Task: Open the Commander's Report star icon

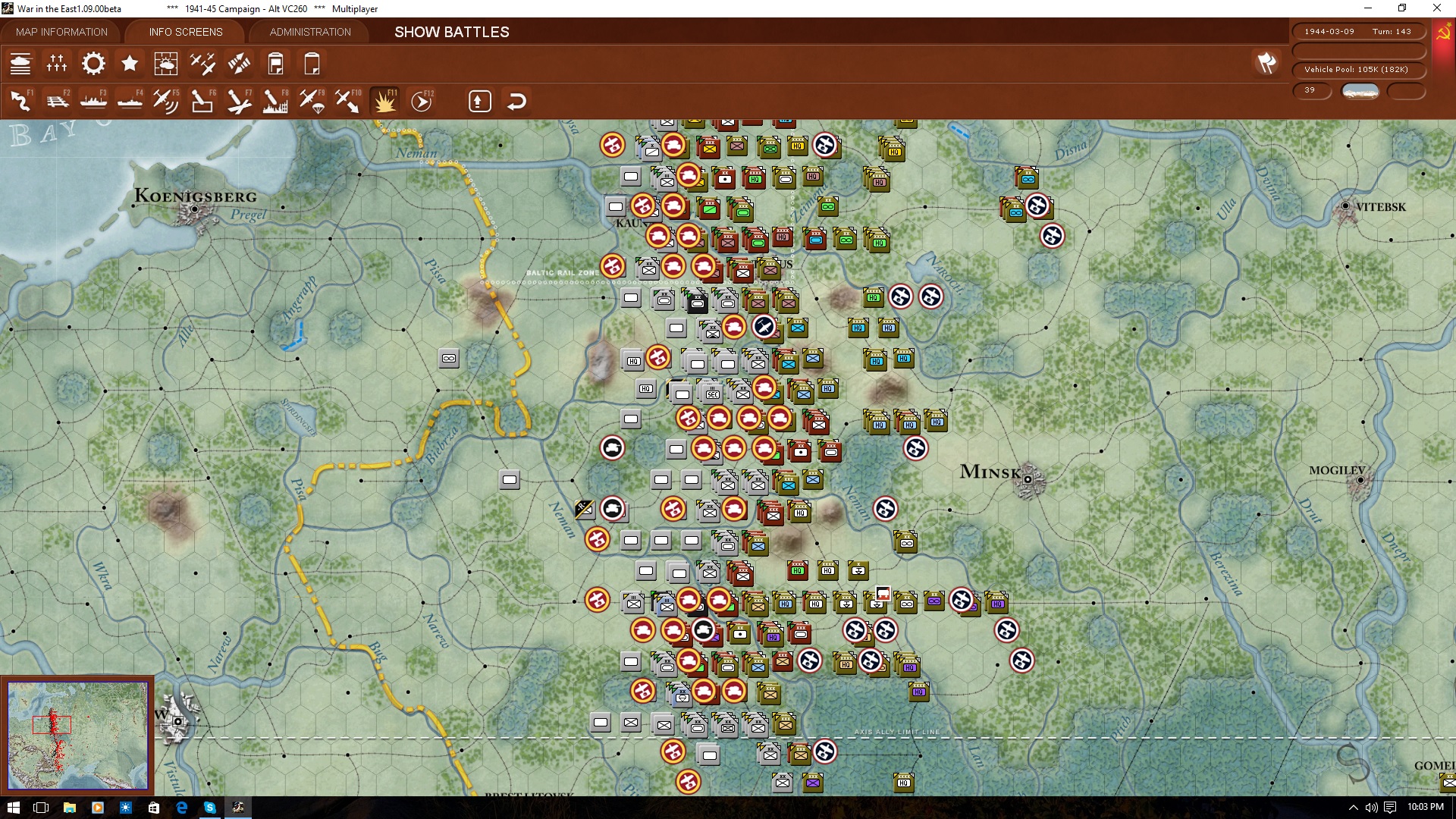Action: [130, 64]
